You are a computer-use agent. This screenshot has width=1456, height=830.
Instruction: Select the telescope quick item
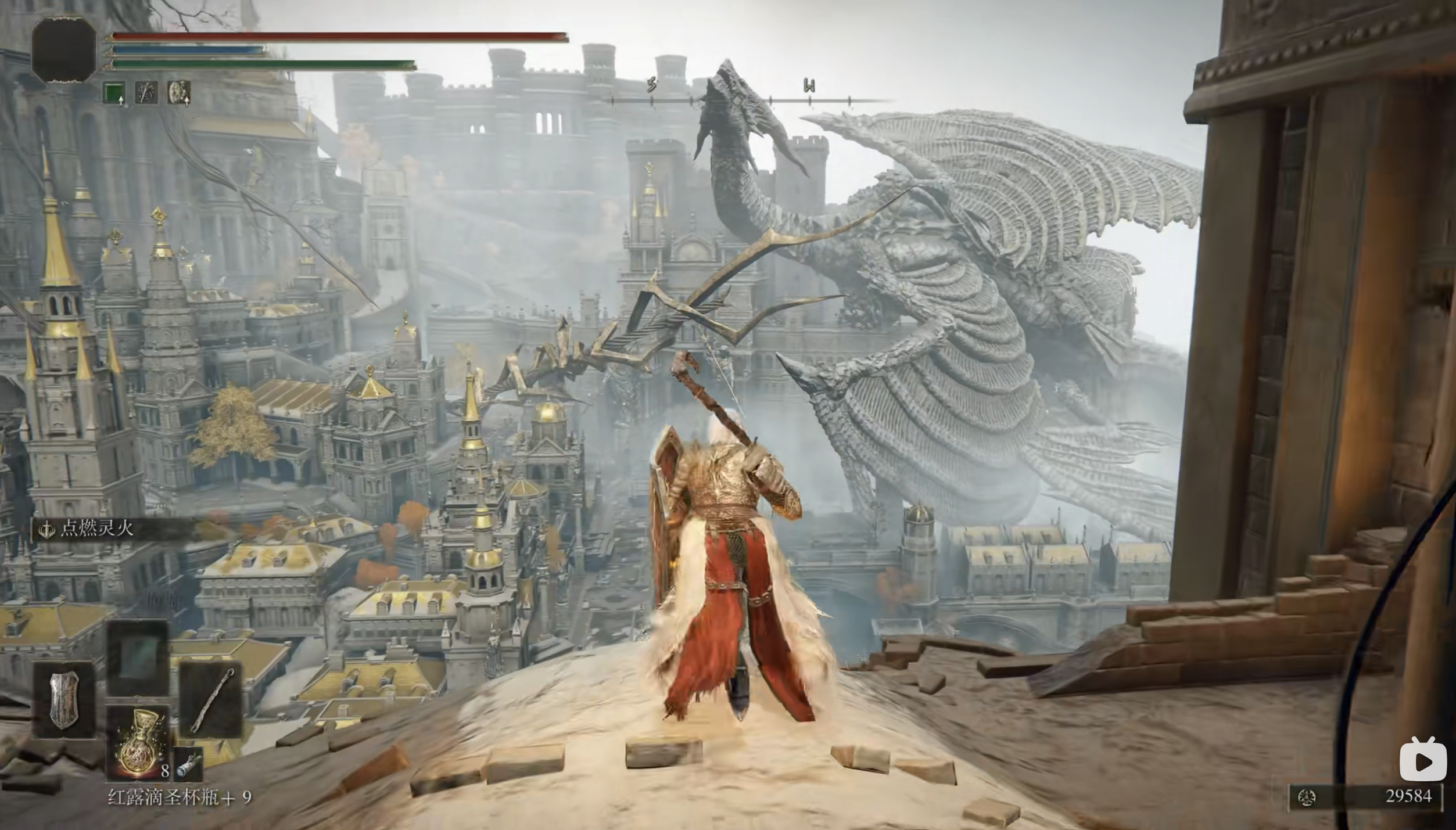click(x=189, y=764)
